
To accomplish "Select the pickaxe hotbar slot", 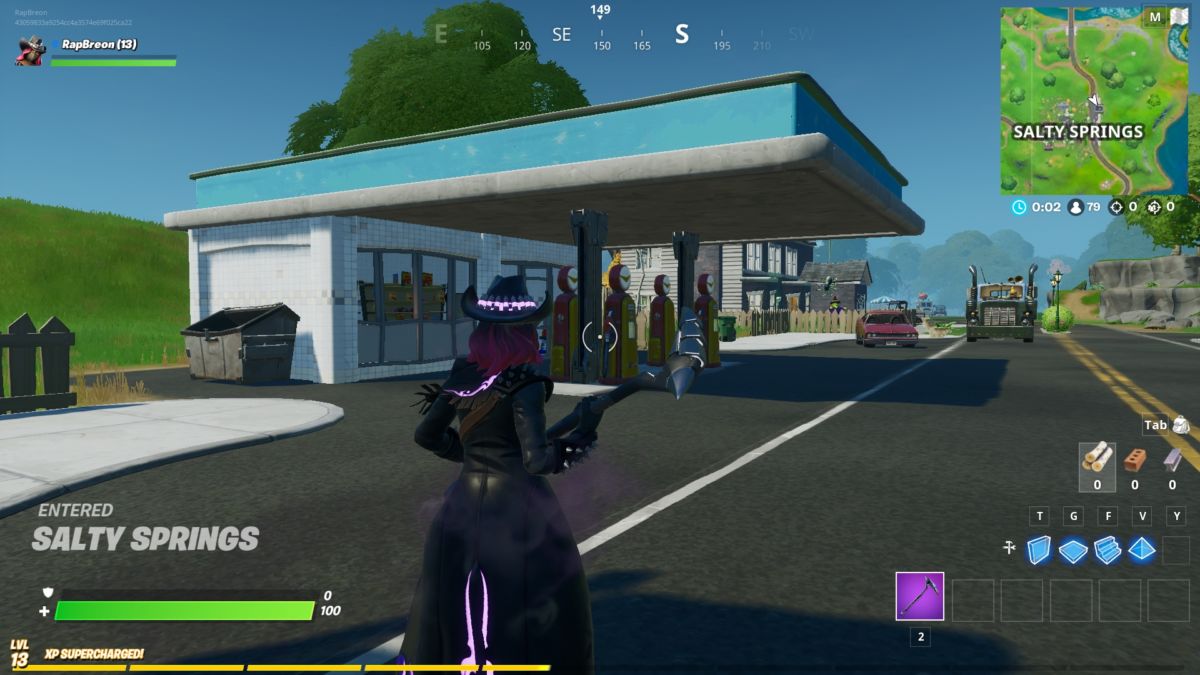I will [x=919, y=597].
